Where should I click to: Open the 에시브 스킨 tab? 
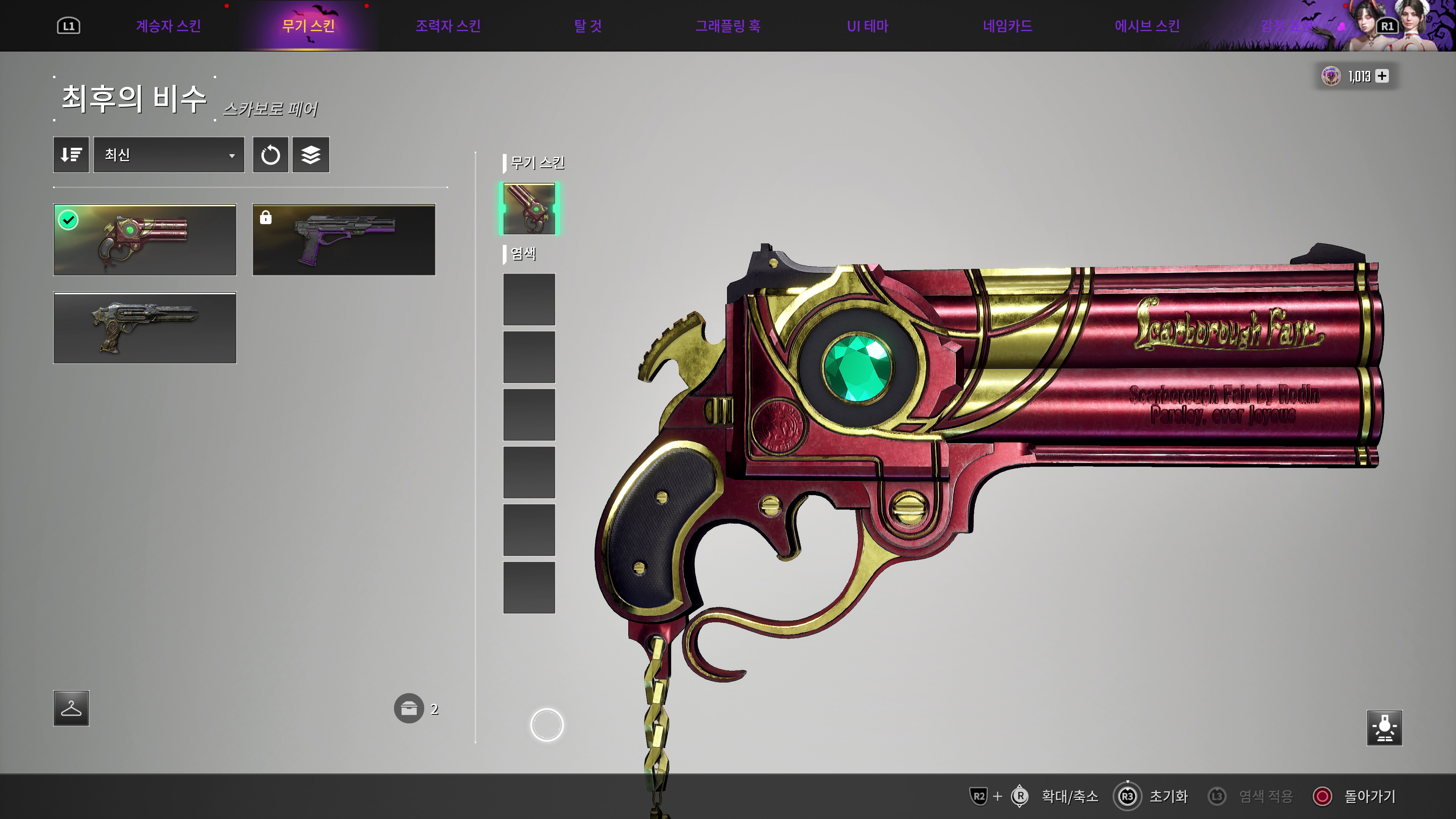(1147, 26)
